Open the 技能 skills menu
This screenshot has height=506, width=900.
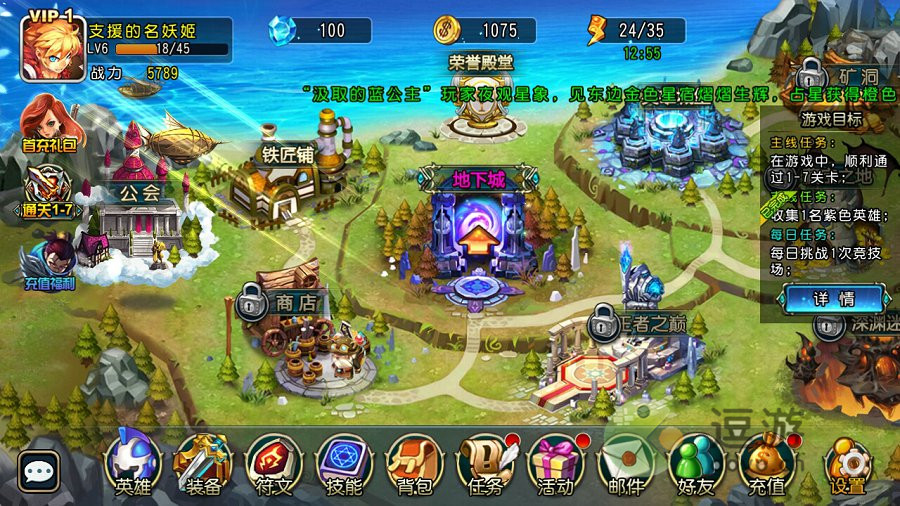[x=344, y=463]
